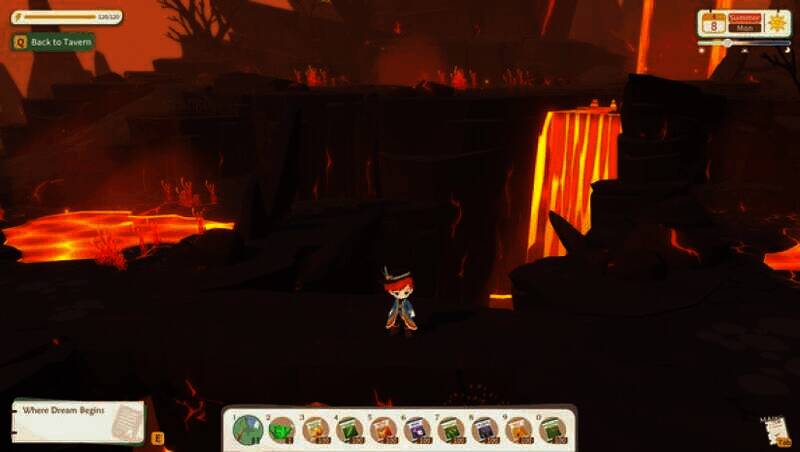
Task: Click the calendar day 8 icon
Action: [x=716, y=24]
